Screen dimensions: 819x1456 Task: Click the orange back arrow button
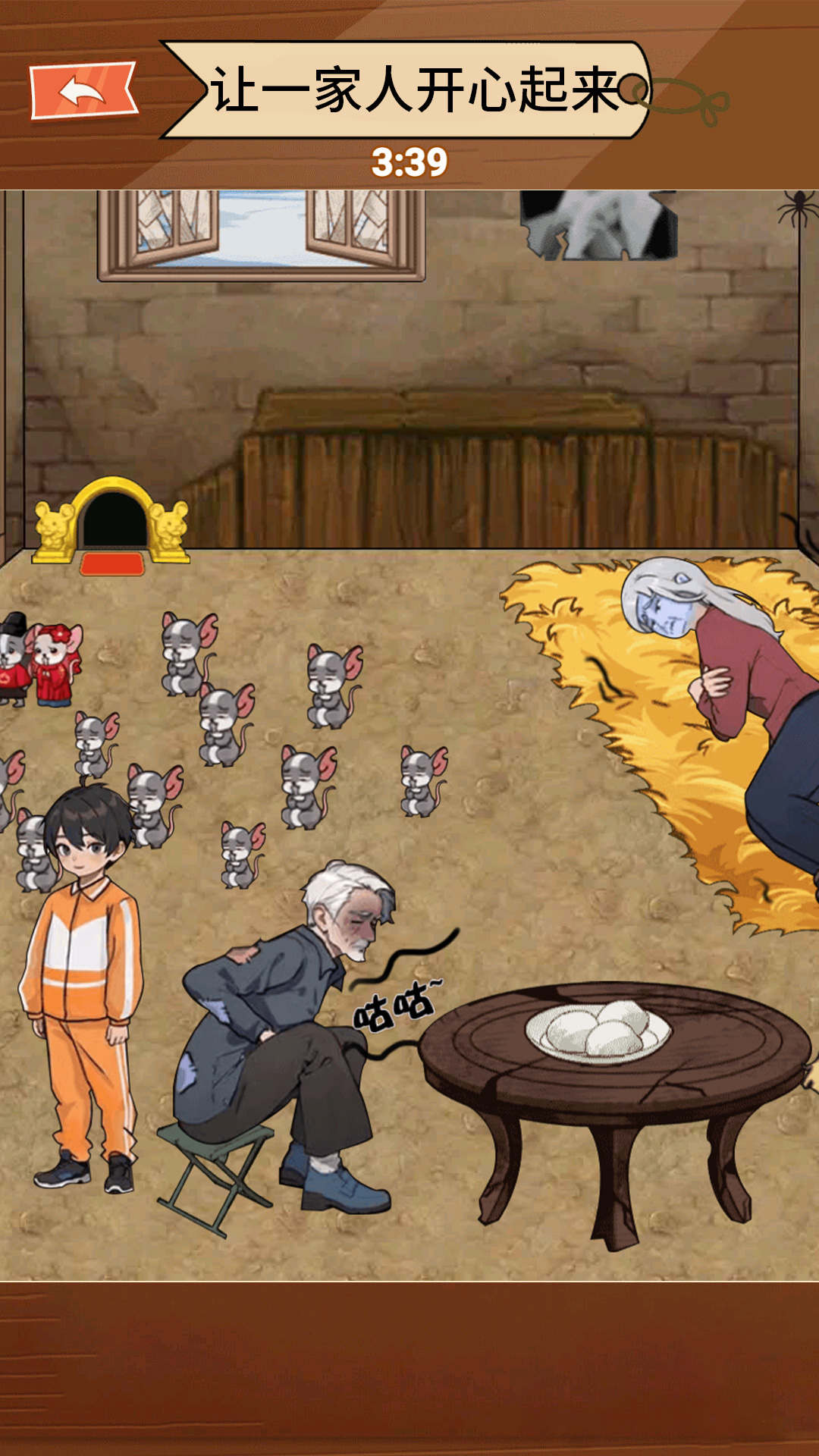coord(83,92)
